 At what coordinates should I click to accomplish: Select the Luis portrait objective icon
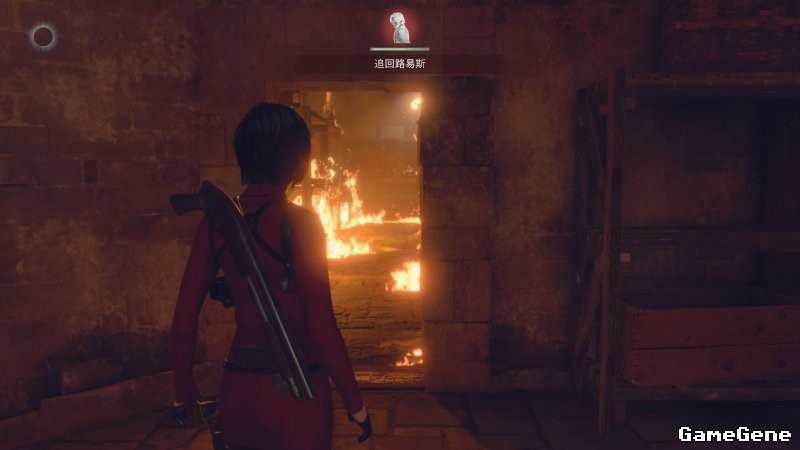pos(400,28)
